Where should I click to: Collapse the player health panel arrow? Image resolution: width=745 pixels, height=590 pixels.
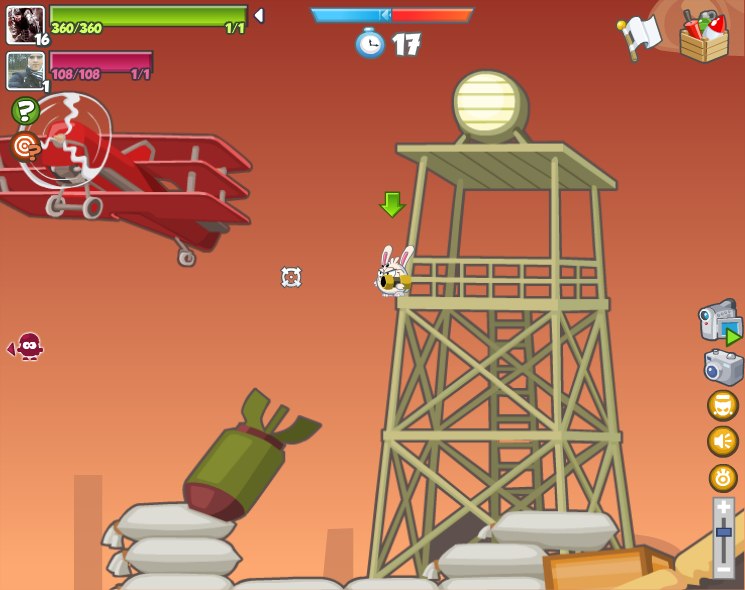click(x=259, y=16)
